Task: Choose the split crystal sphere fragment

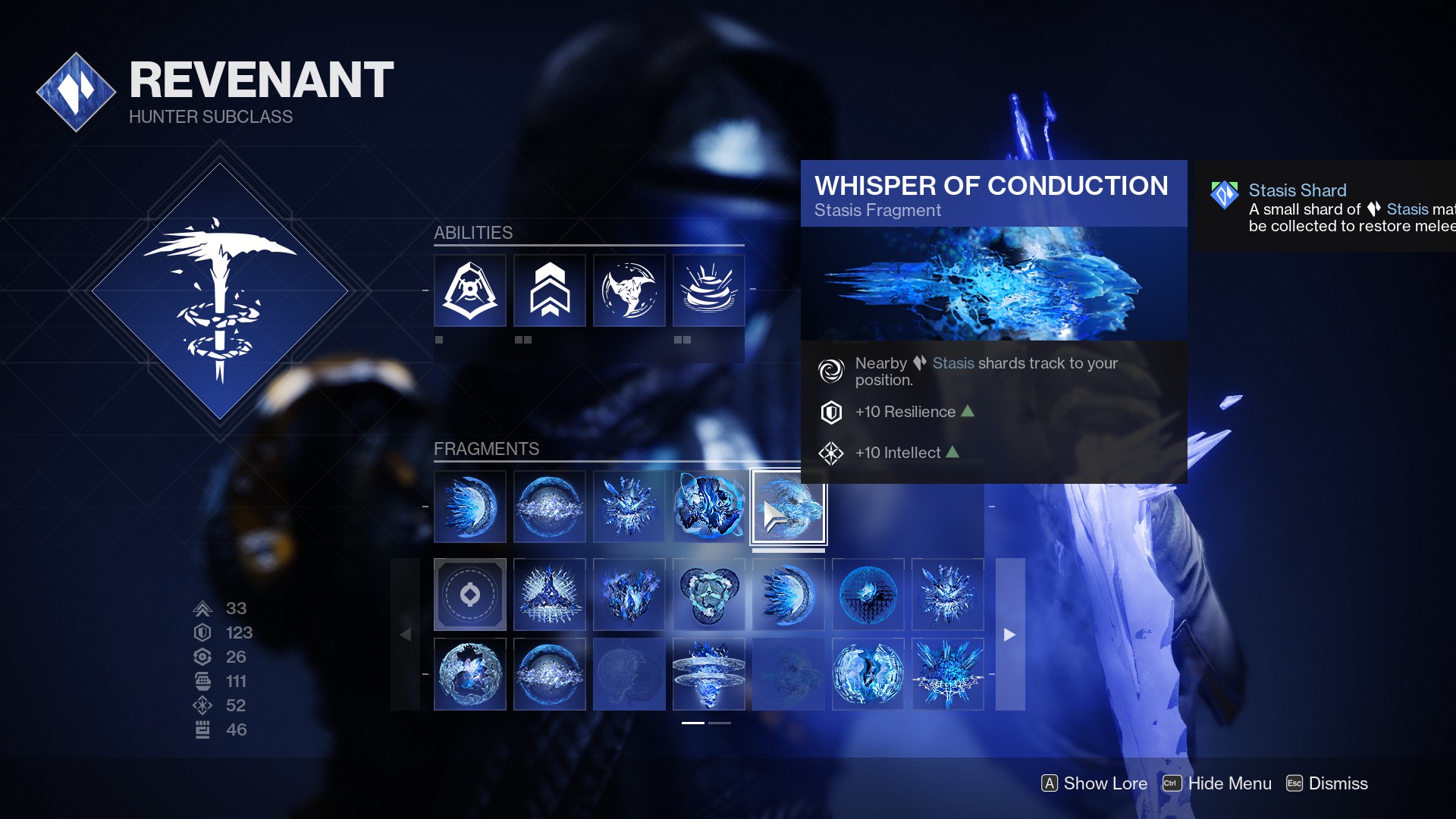Action: coord(868,674)
